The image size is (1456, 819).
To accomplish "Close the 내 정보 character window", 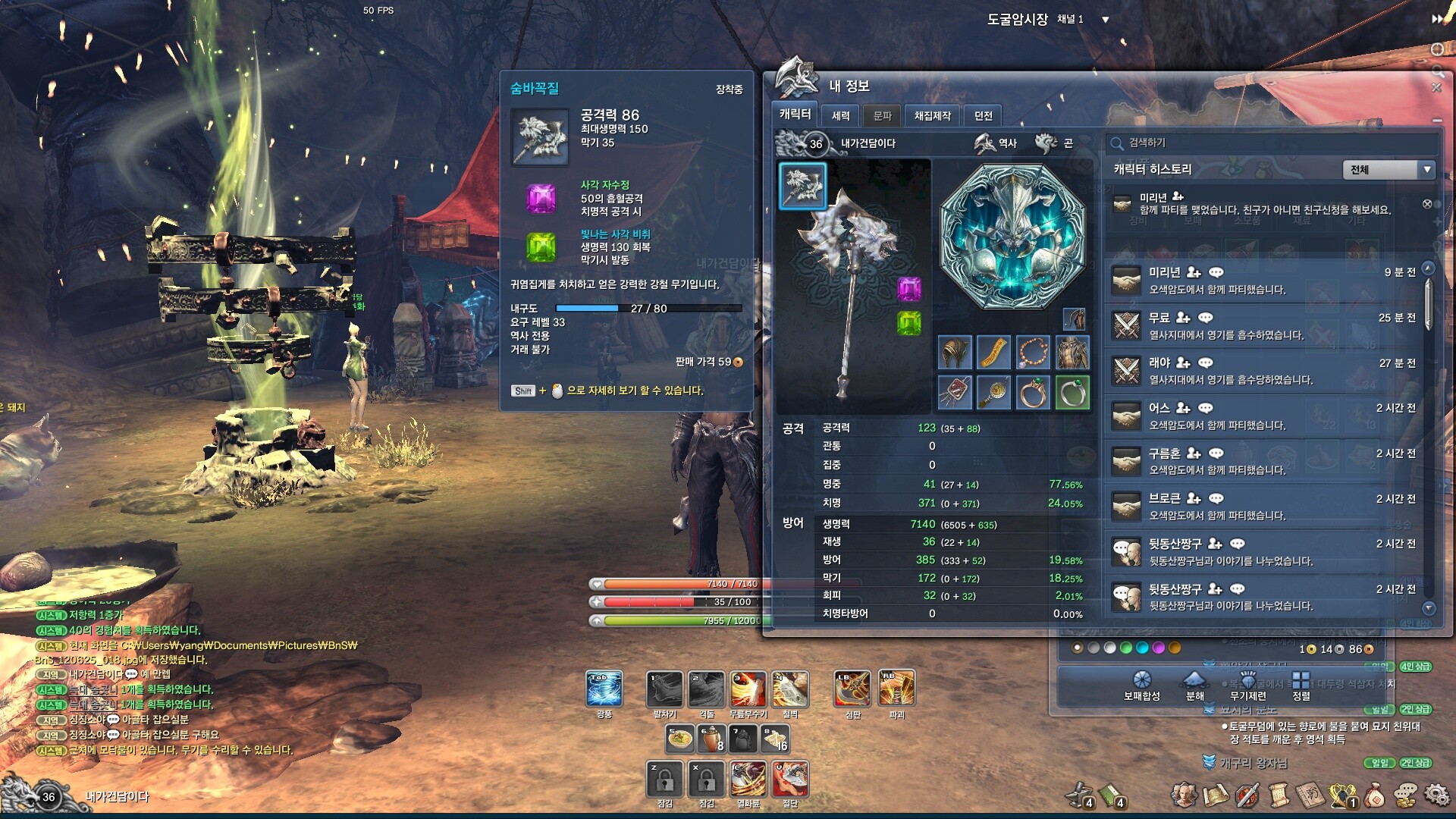I will click(1436, 88).
